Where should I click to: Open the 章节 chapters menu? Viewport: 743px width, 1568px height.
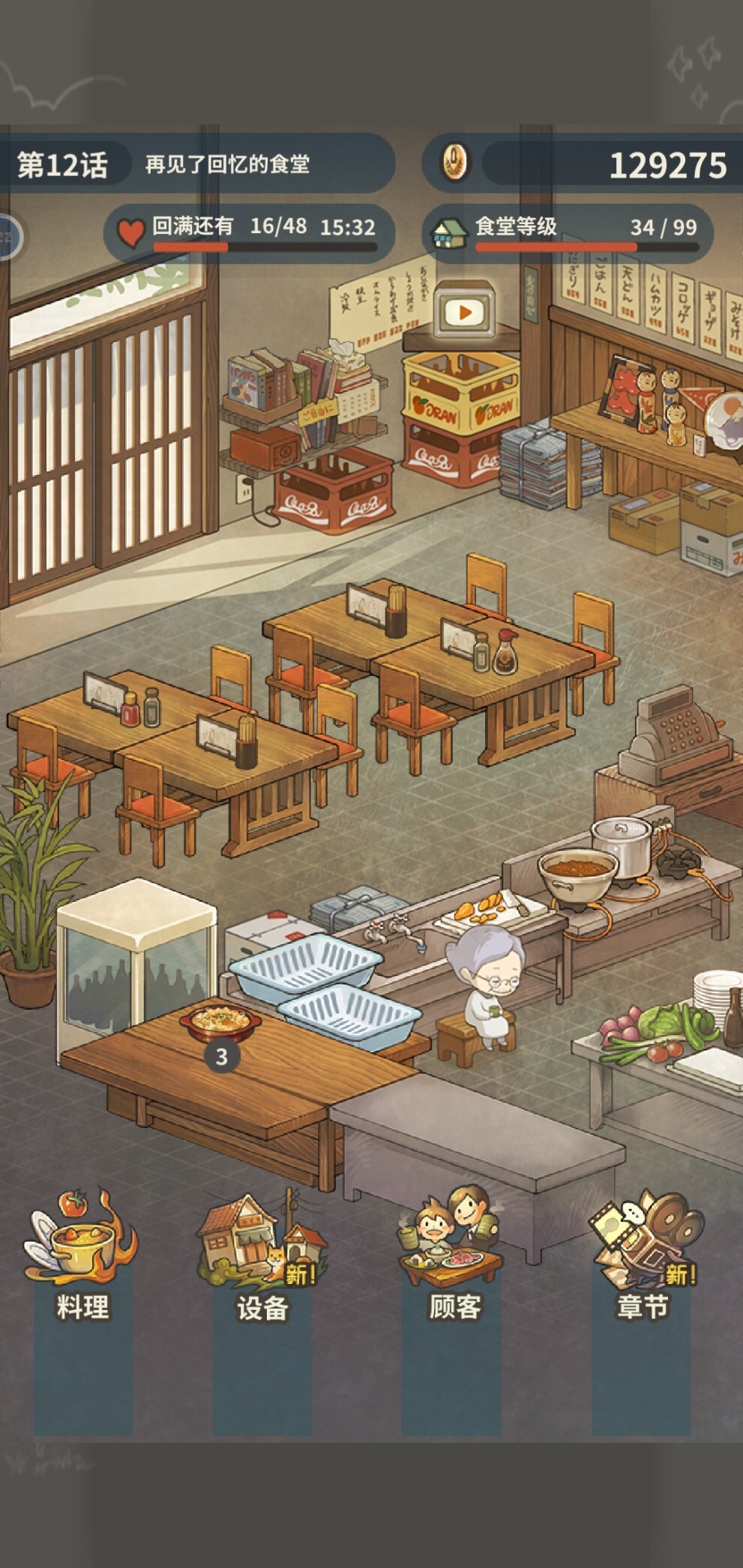point(643,1258)
